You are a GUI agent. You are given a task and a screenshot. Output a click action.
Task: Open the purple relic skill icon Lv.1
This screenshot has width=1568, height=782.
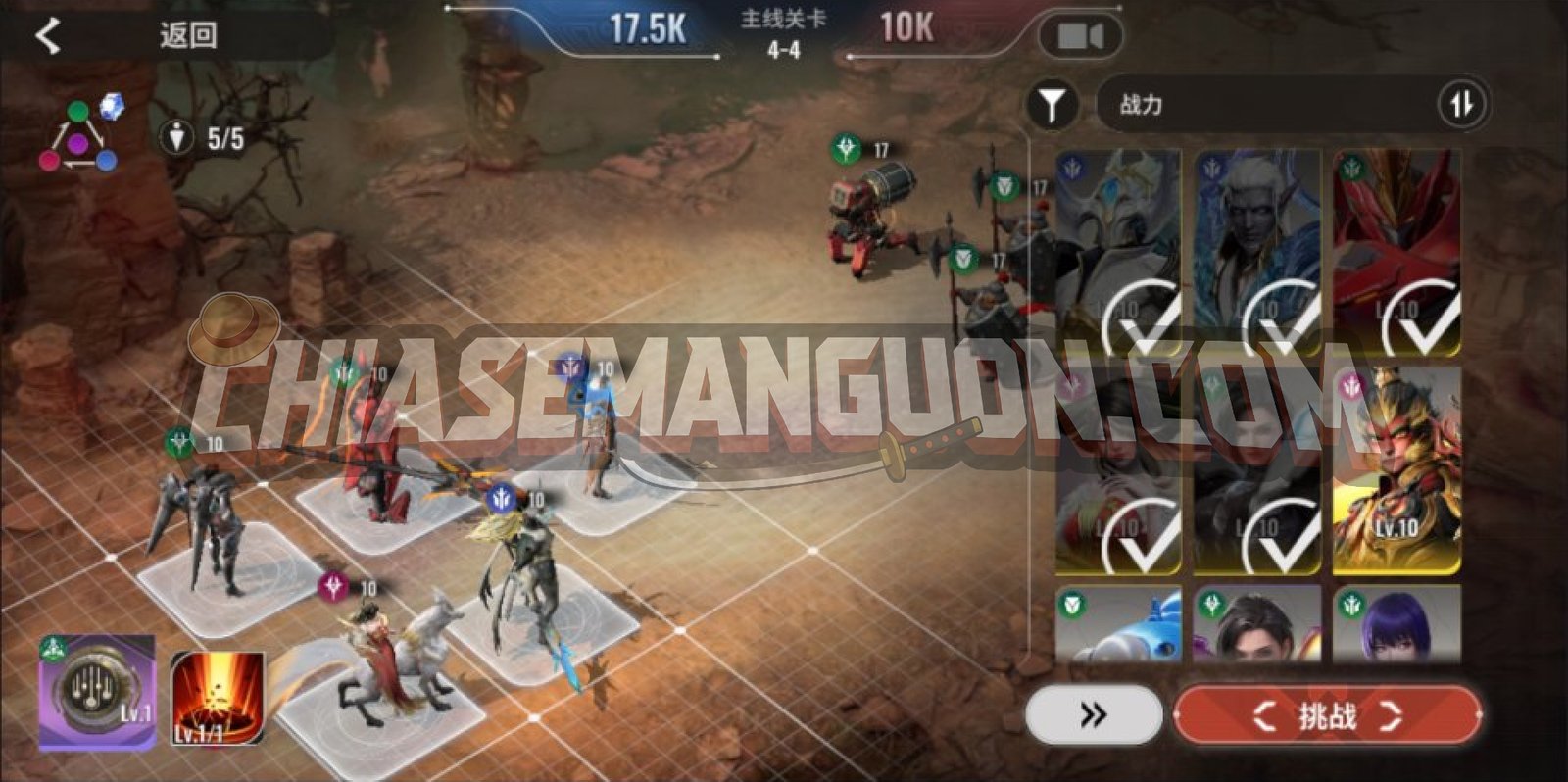pos(97,690)
